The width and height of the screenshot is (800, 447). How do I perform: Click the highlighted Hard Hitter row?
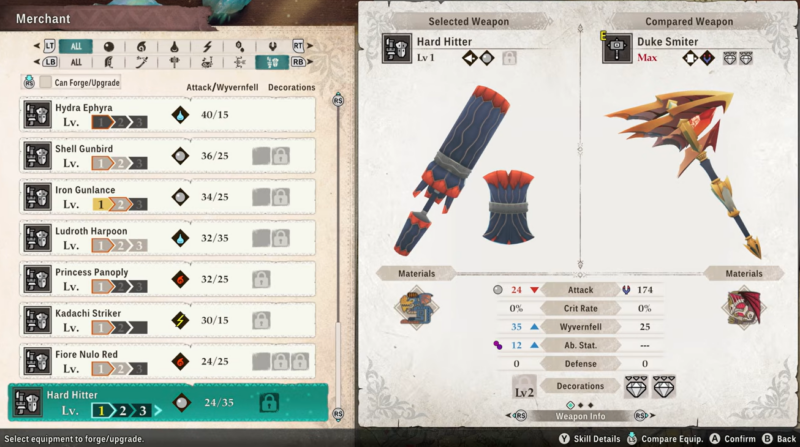coord(168,402)
